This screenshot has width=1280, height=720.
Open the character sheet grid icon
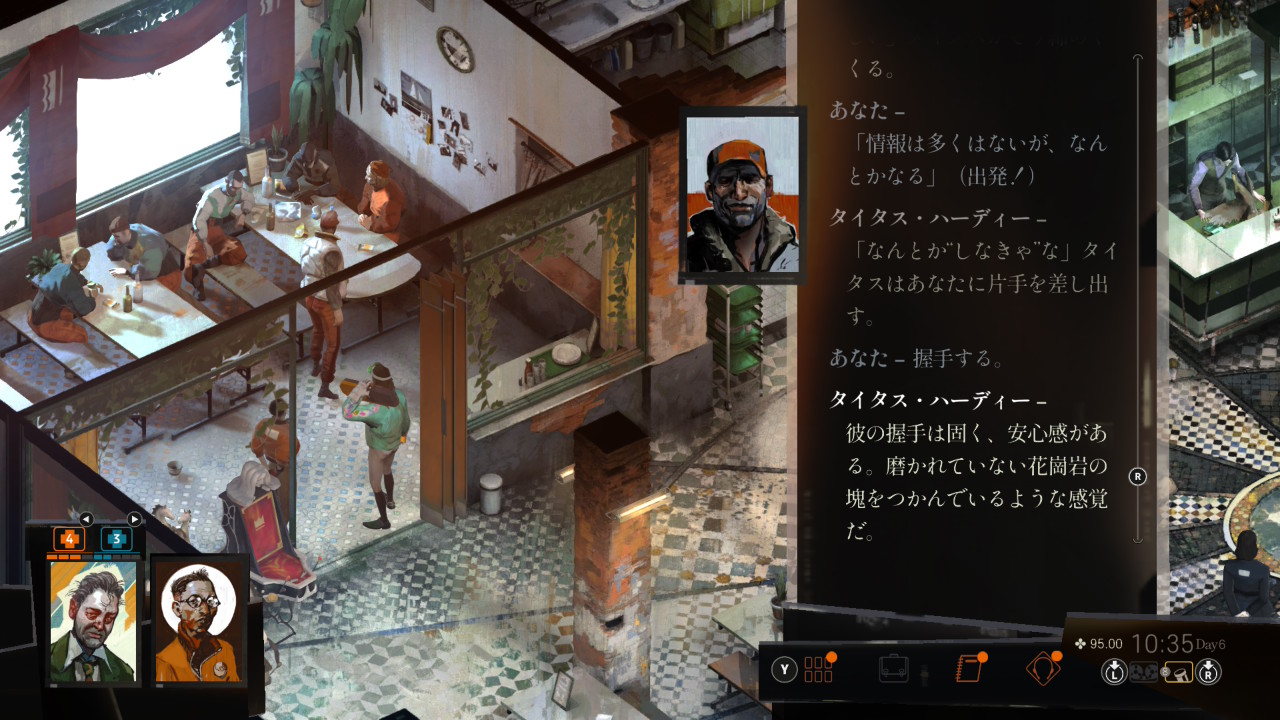(x=818, y=669)
